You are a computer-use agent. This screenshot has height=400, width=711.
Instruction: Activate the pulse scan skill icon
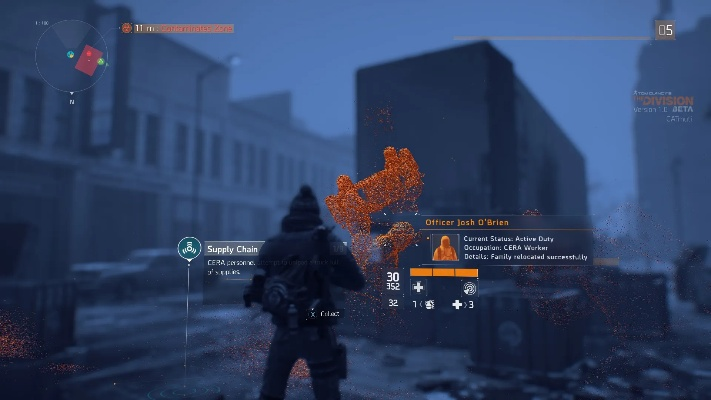tap(469, 287)
